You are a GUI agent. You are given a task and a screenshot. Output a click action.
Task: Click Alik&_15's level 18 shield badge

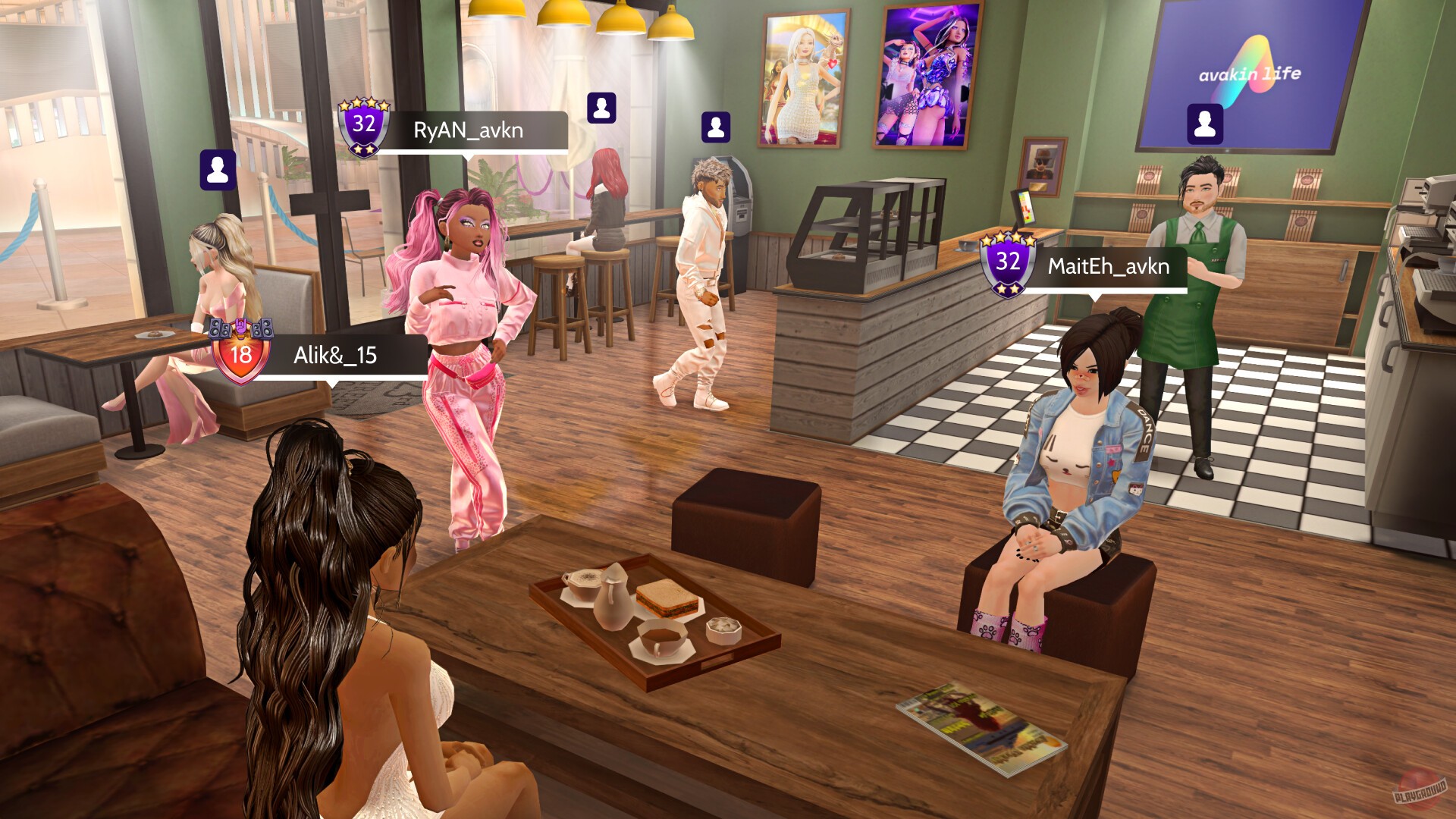pyautogui.click(x=241, y=354)
